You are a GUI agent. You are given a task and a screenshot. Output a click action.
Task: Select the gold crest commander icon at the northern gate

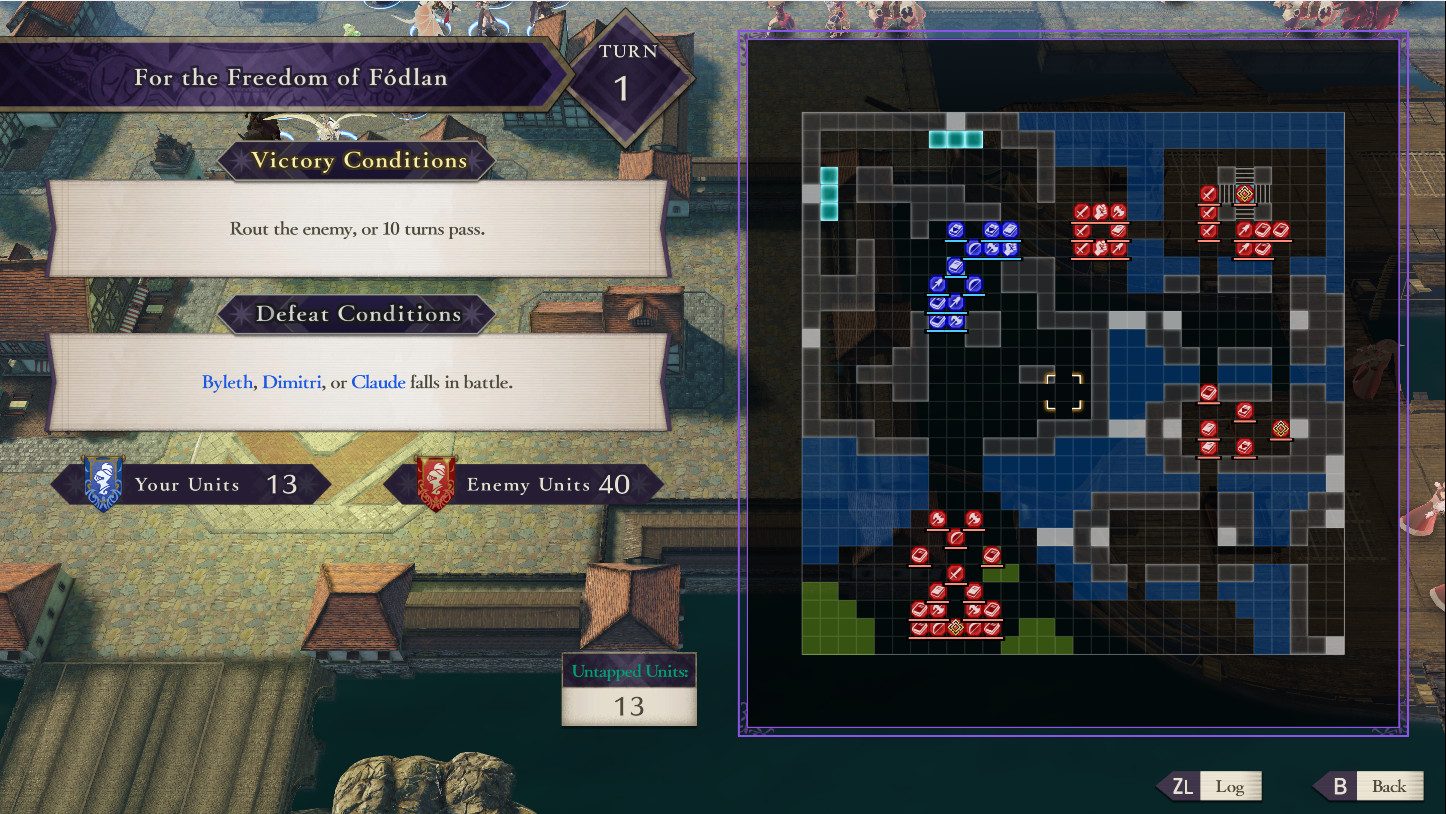point(1244,193)
